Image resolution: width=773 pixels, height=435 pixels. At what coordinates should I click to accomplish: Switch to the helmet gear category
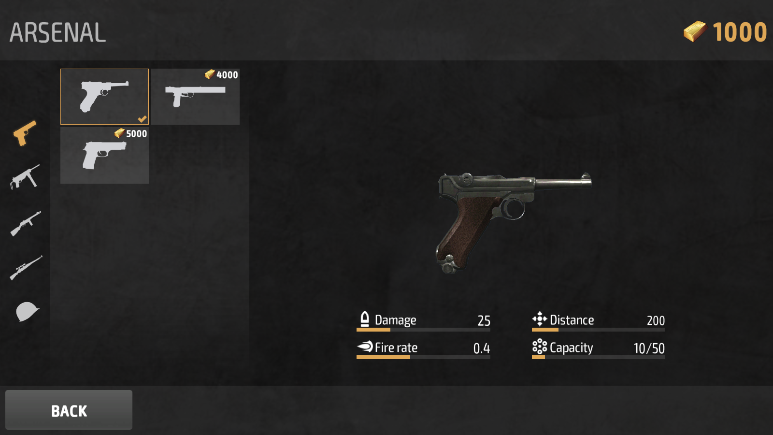click(x=26, y=311)
